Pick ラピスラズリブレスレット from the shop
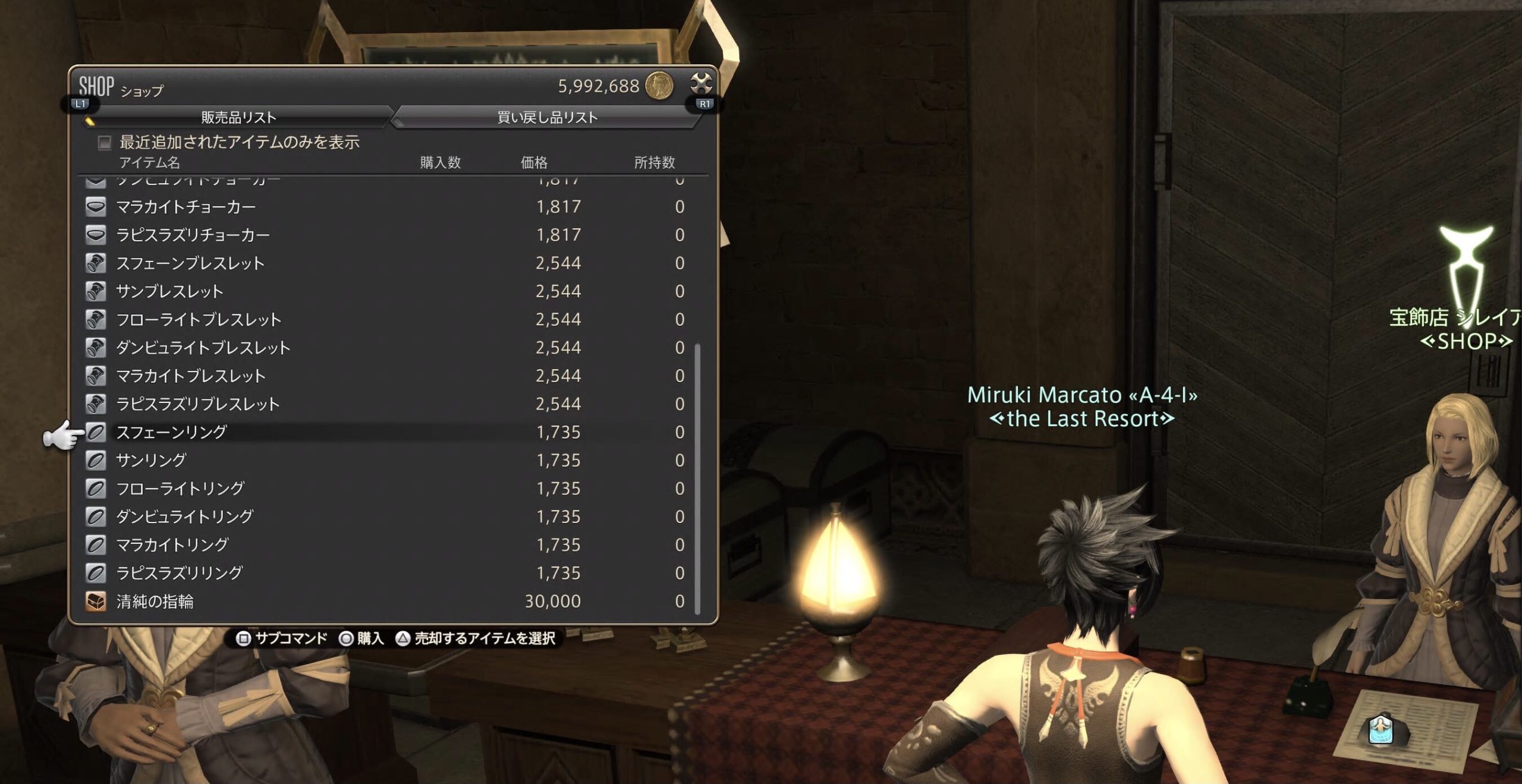 197,404
